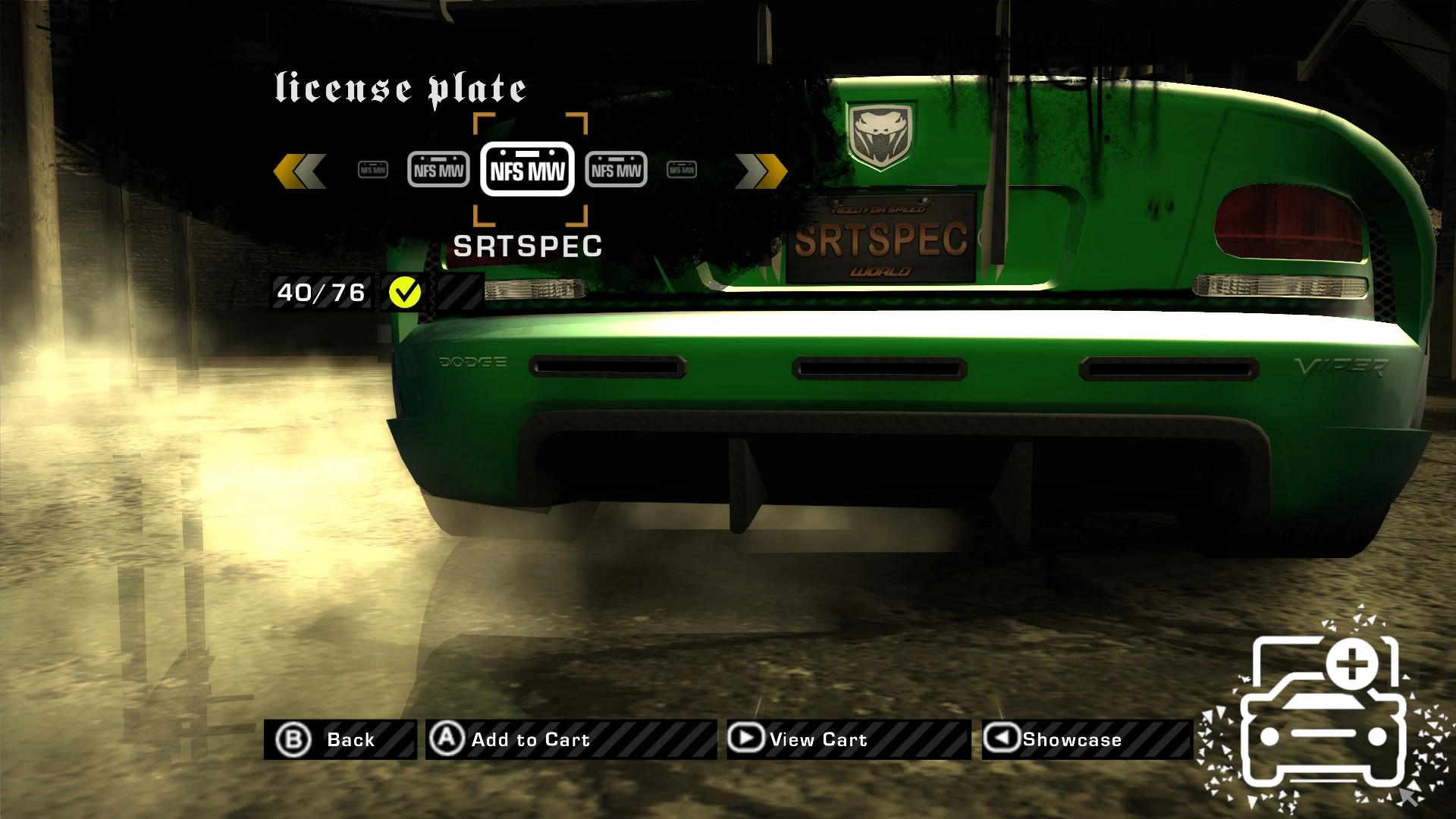Click the license plate heading title
The width and height of the screenshot is (1456, 819).
400,87
